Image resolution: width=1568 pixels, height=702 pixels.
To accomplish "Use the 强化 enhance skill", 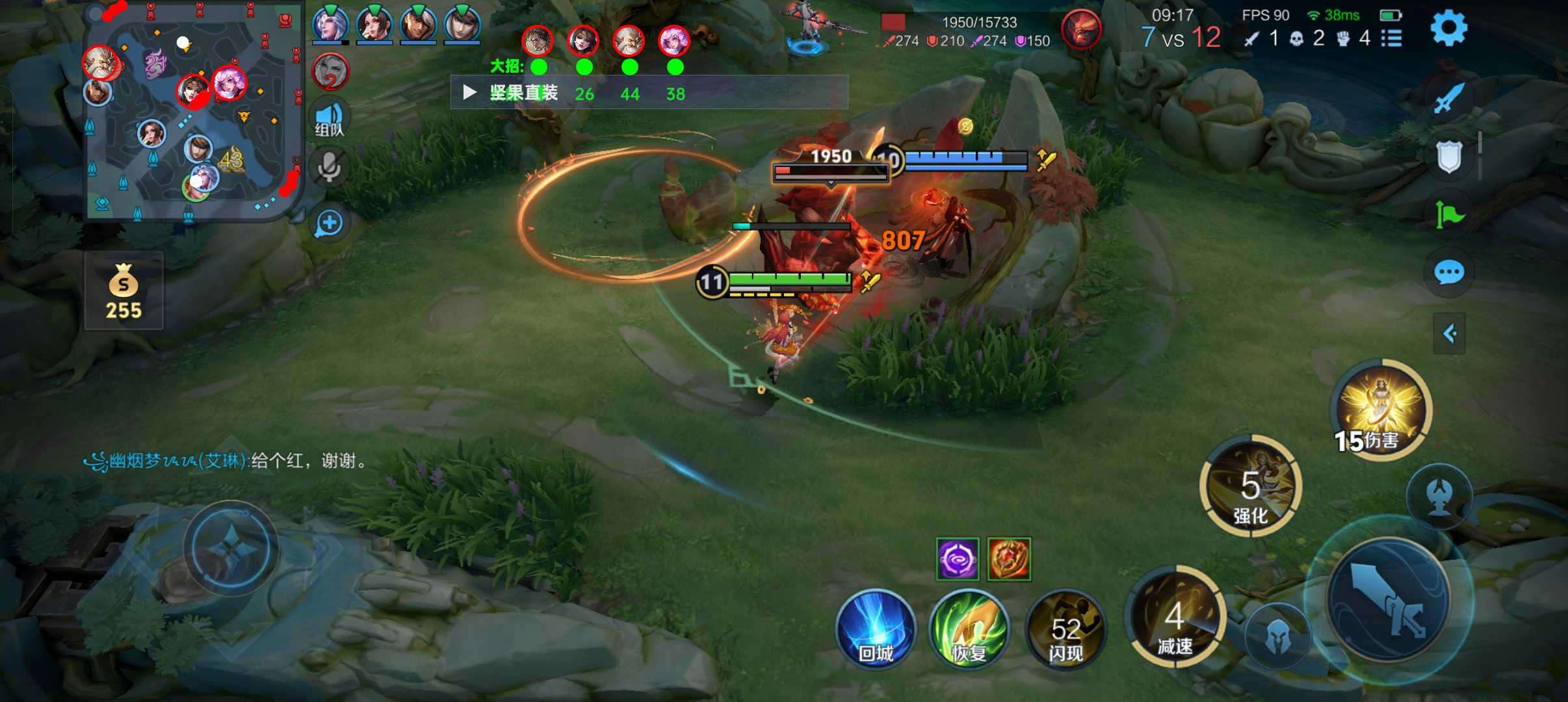I will click(1250, 486).
